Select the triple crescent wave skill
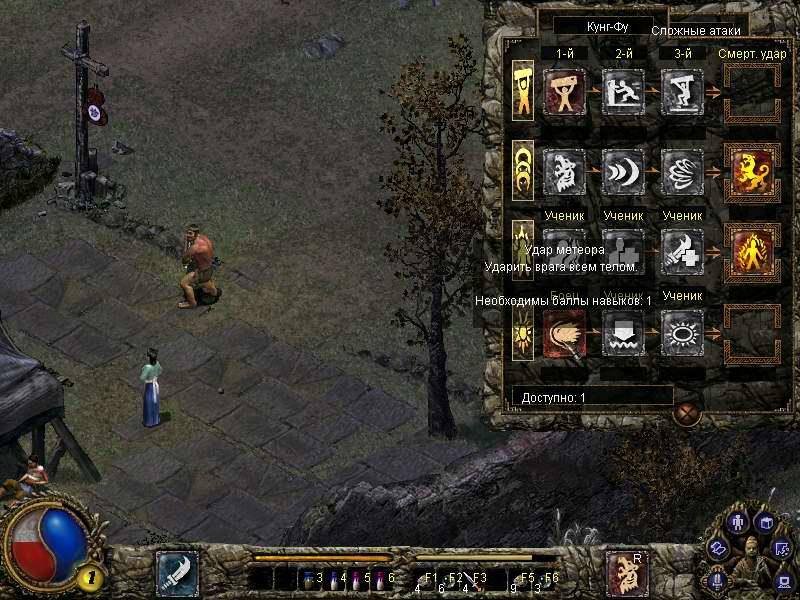 point(623,172)
